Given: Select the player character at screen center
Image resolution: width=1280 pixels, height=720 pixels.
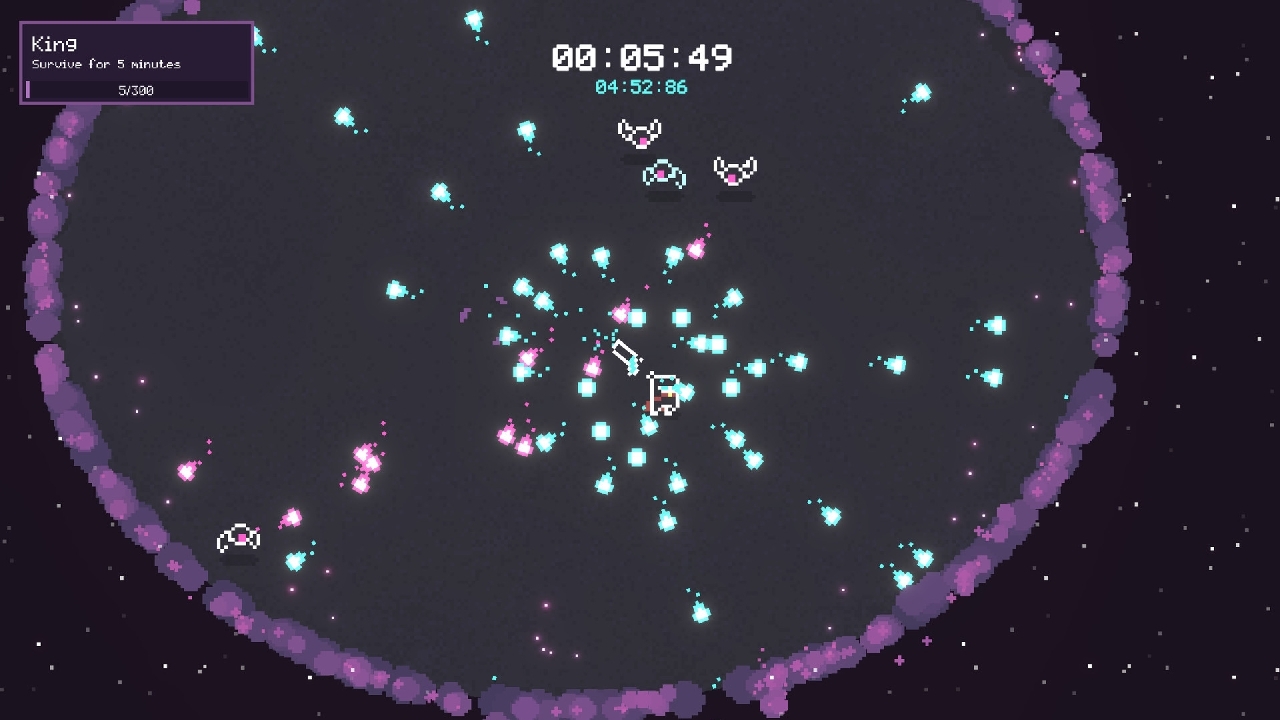Looking at the screenshot, I should pos(662,395).
